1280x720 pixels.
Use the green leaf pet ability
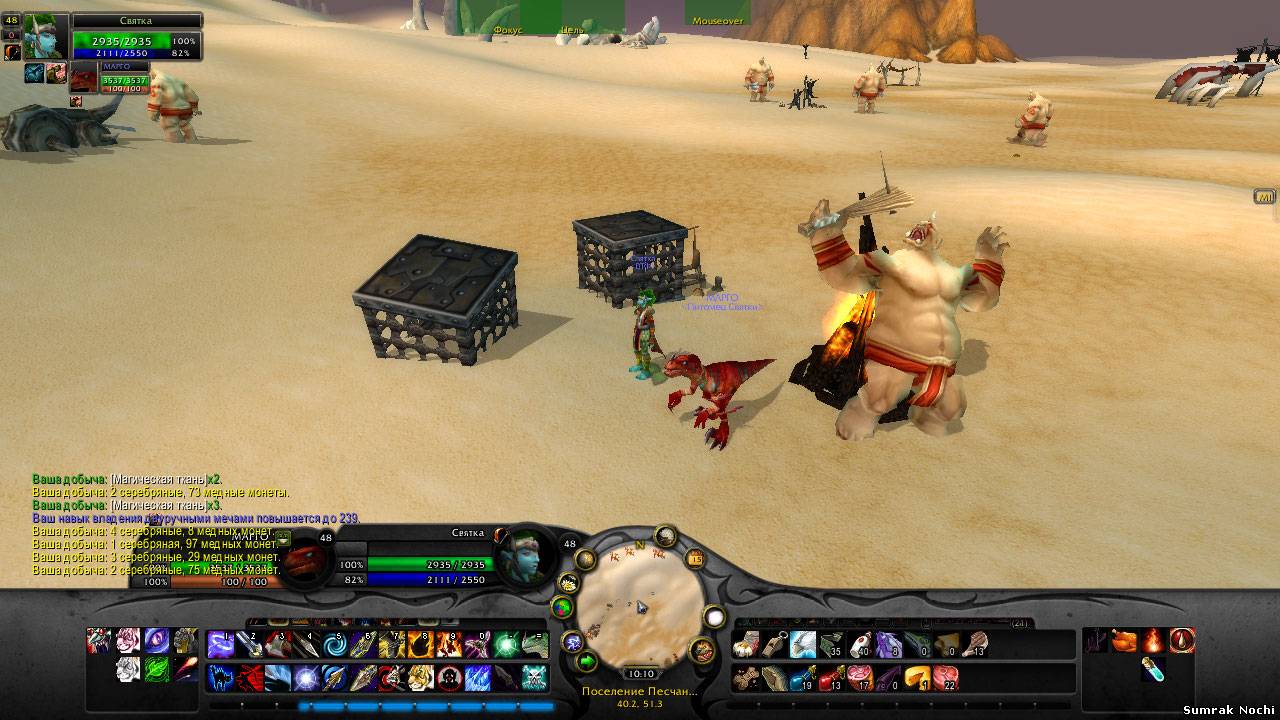[156, 669]
